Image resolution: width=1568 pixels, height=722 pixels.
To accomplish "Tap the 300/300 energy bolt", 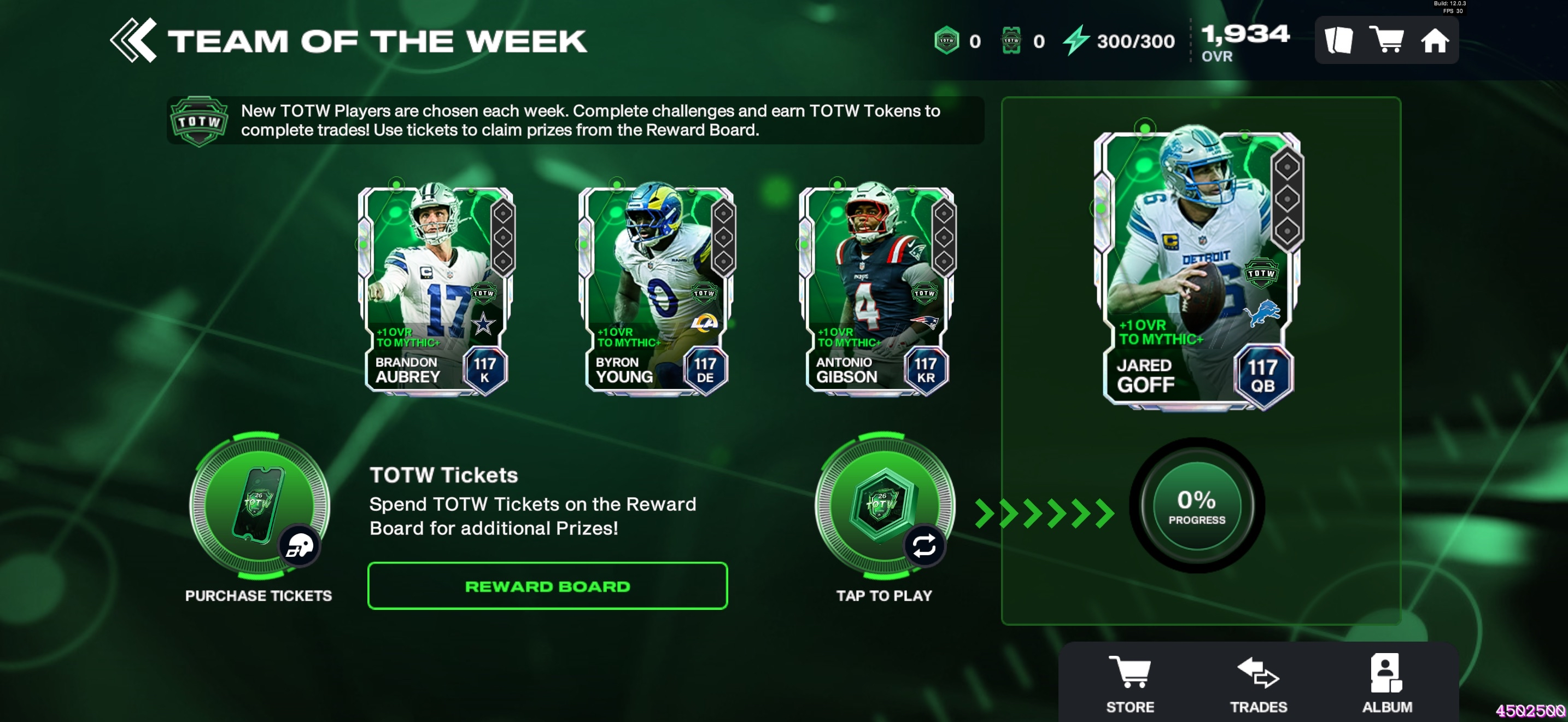I will pos(1076,40).
